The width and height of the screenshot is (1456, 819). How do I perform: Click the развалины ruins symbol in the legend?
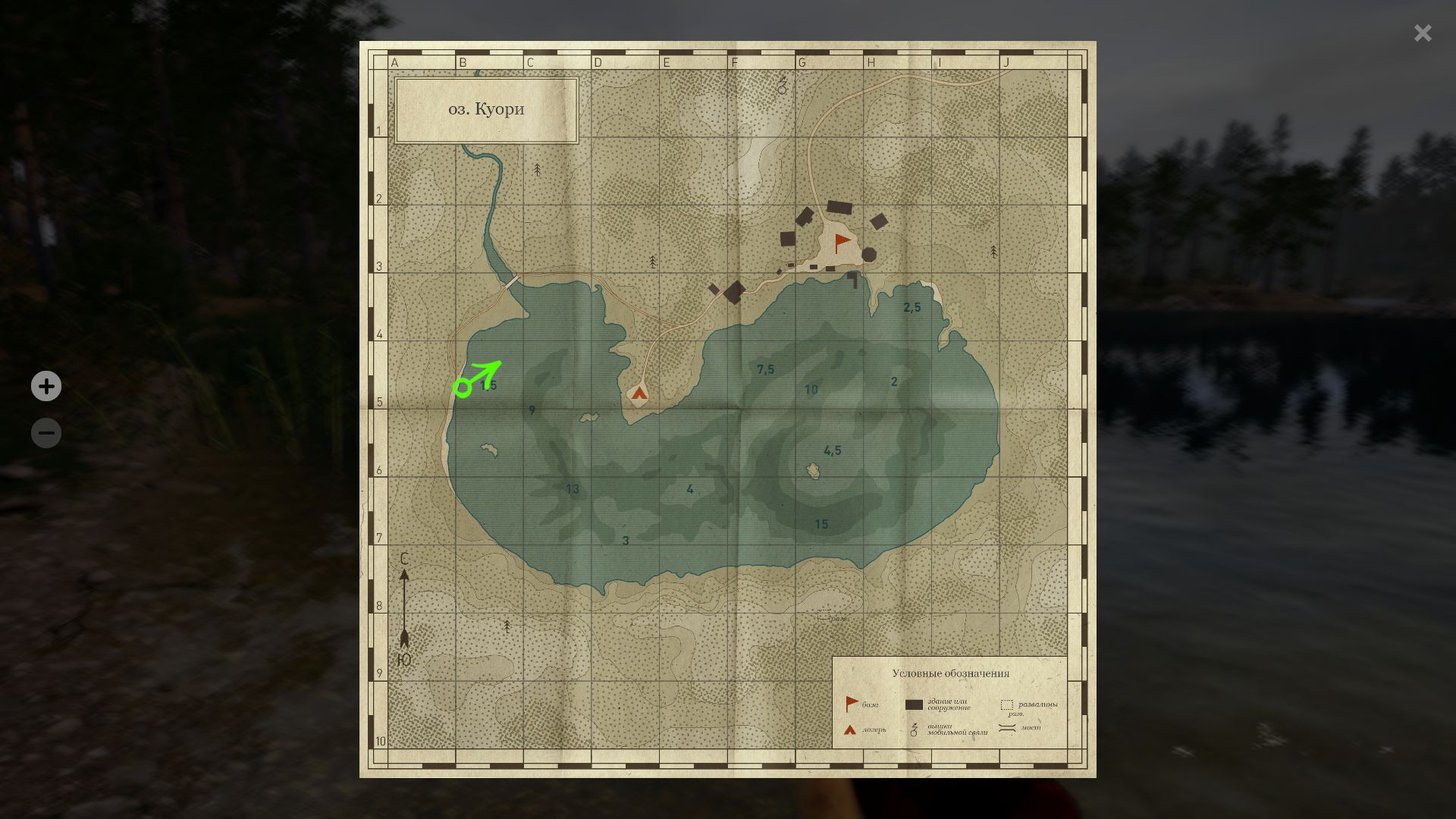[x=1006, y=705]
